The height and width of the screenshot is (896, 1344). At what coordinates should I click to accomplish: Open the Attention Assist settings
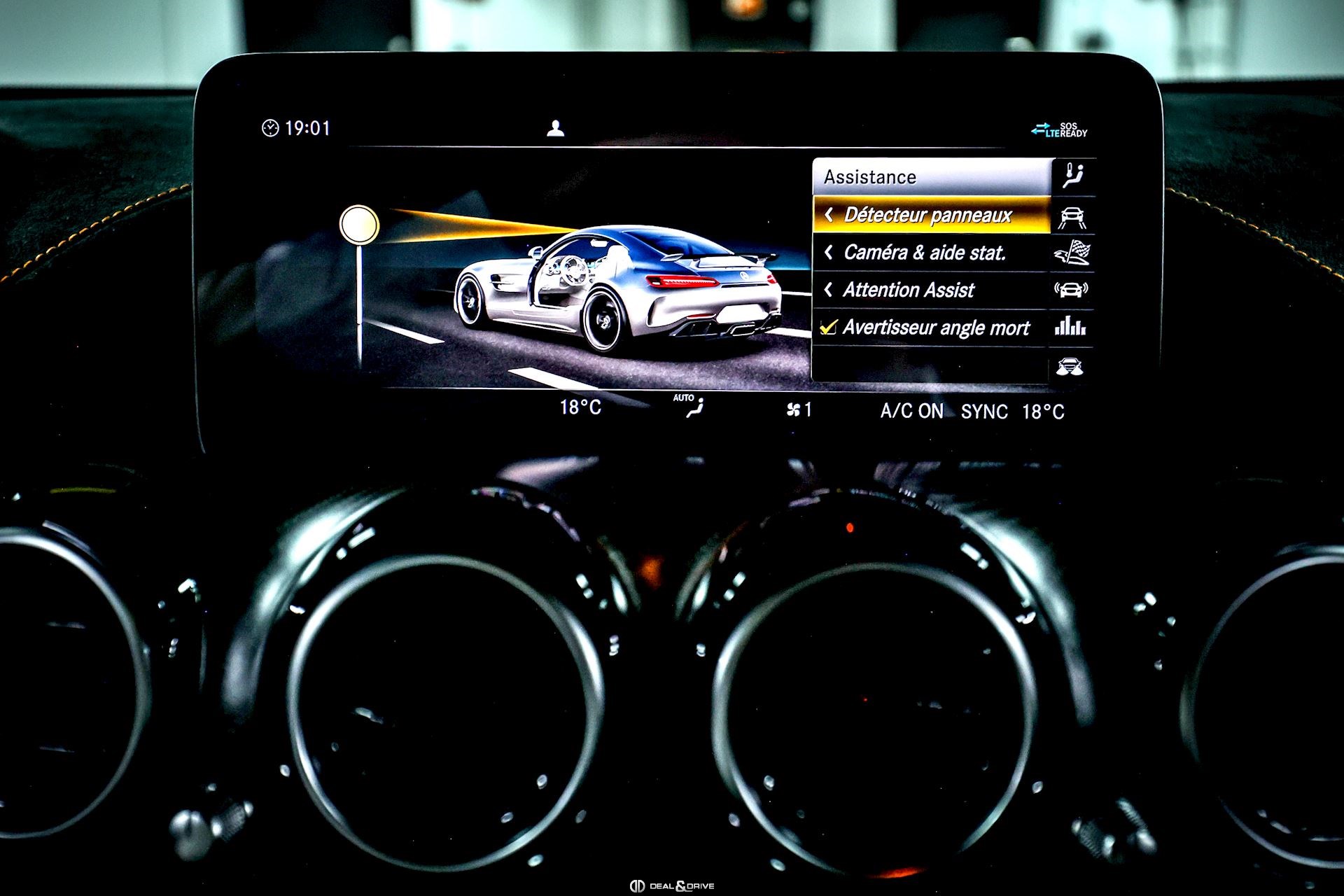908,290
